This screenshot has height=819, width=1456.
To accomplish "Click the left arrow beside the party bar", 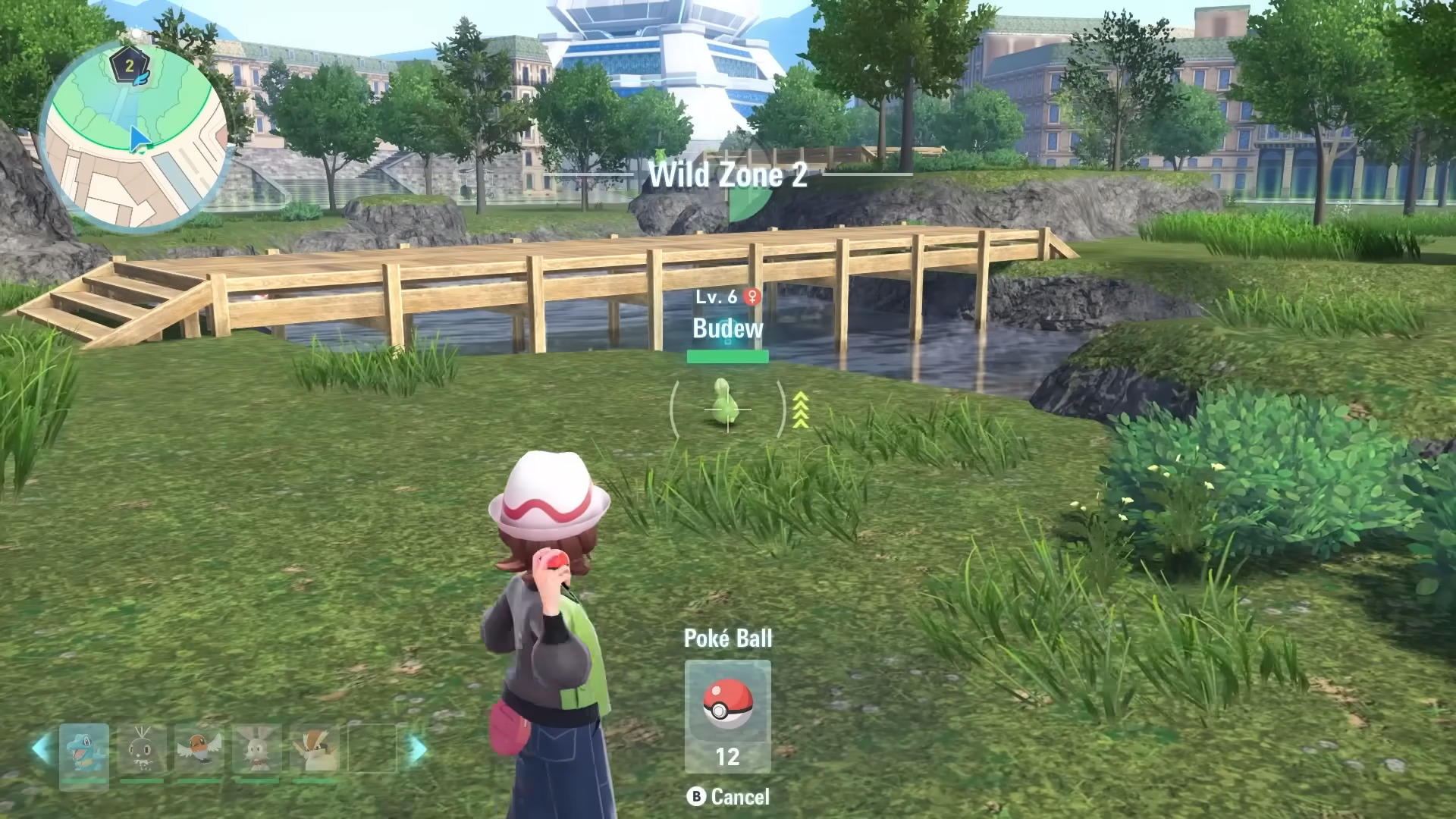I will click(40, 748).
